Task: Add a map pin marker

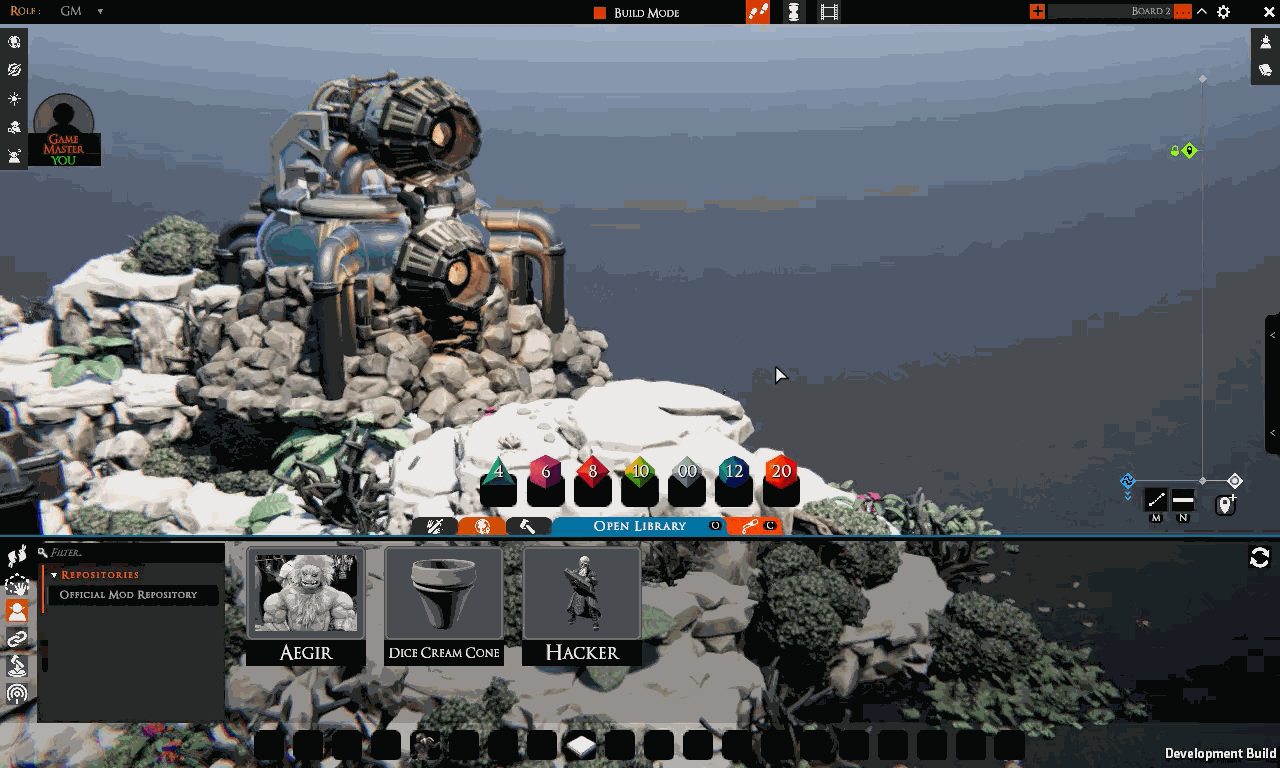Action: click(x=1225, y=505)
